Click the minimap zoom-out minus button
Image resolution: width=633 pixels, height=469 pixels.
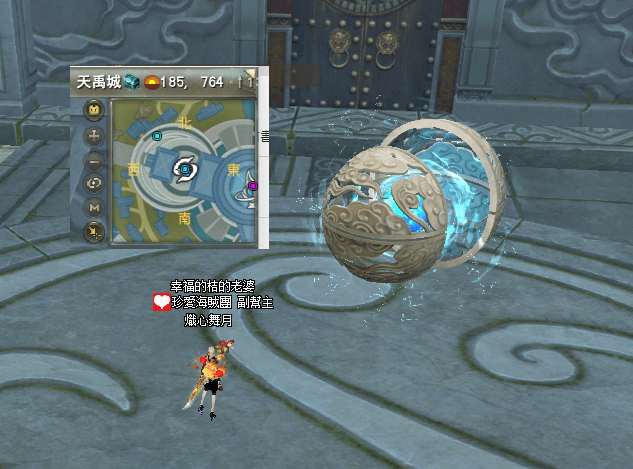click(94, 160)
